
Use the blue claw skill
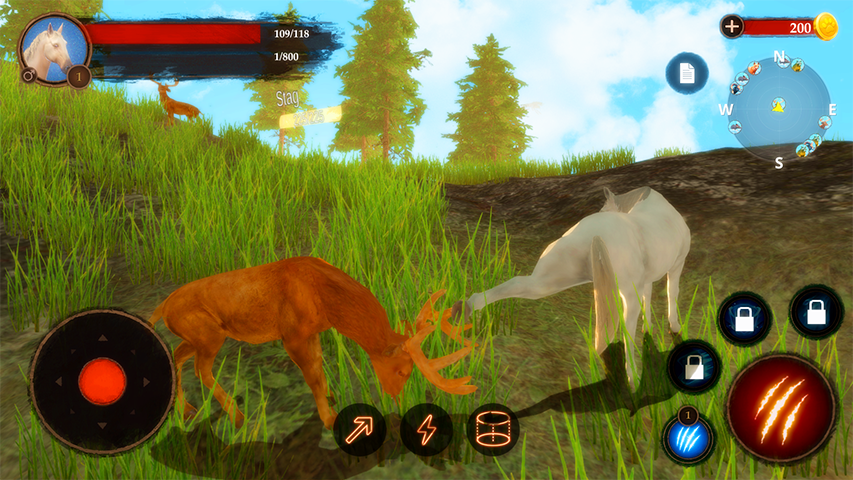(x=688, y=439)
